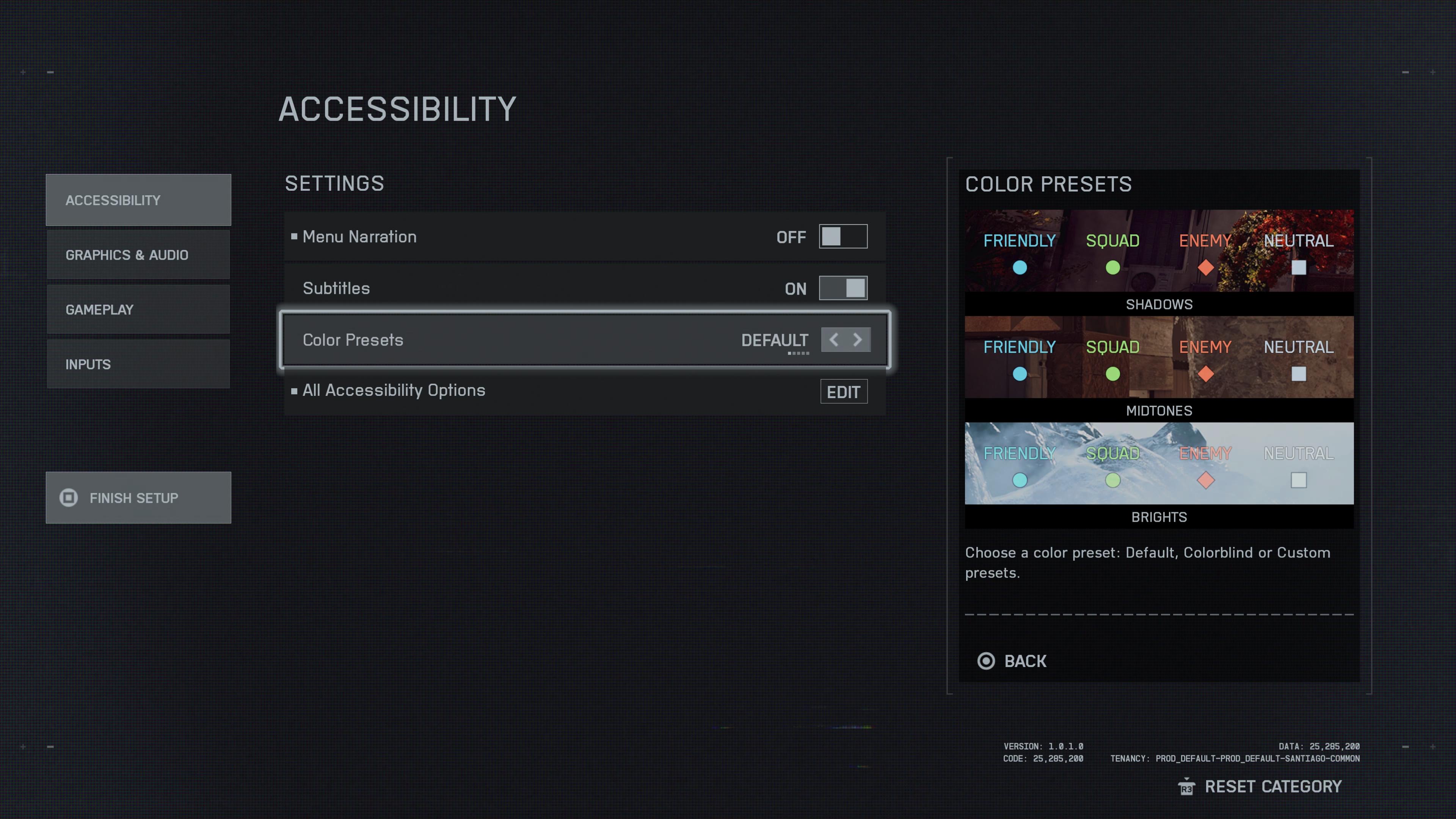The width and height of the screenshot is (1456, 819).
Task: Click the Shadows color preview image
Action: coord(1159,251)
